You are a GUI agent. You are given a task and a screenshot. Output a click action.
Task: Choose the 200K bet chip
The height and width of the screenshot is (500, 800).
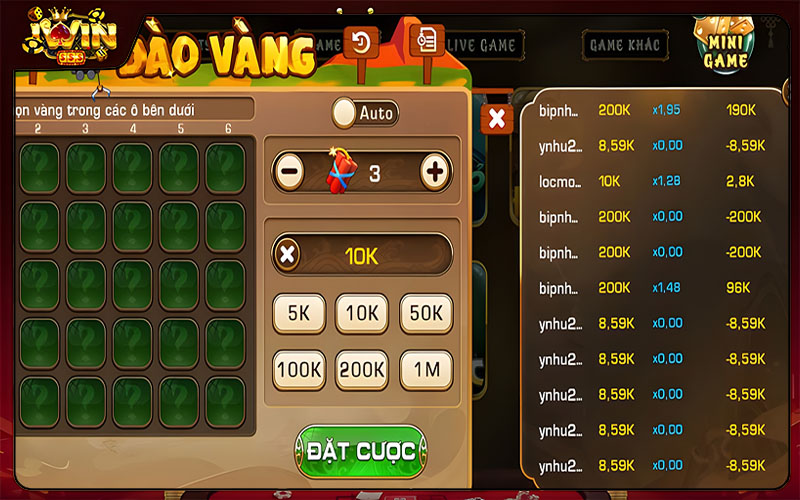click(361, 370)
